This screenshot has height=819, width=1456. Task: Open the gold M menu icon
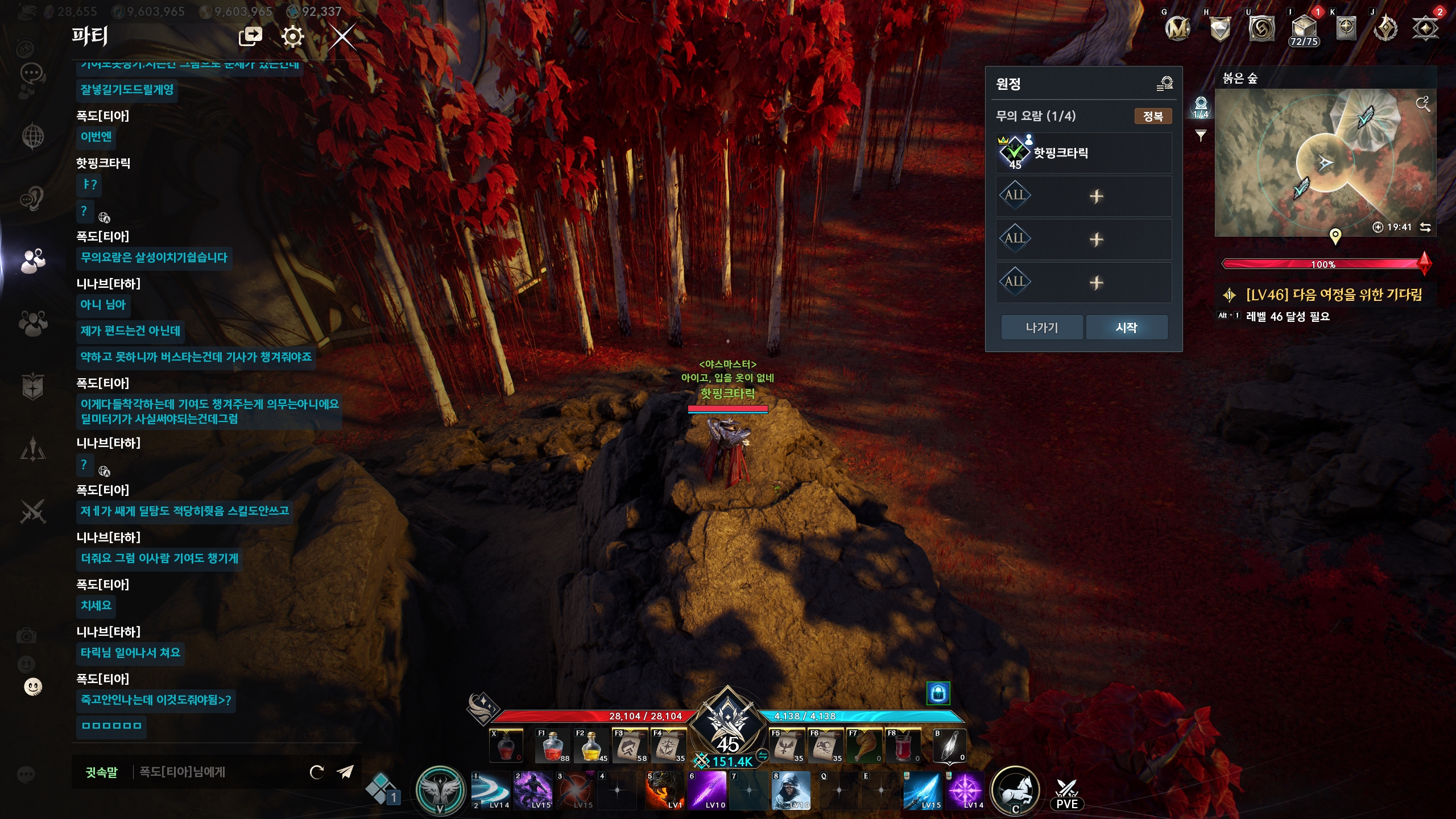point(1177,28)
